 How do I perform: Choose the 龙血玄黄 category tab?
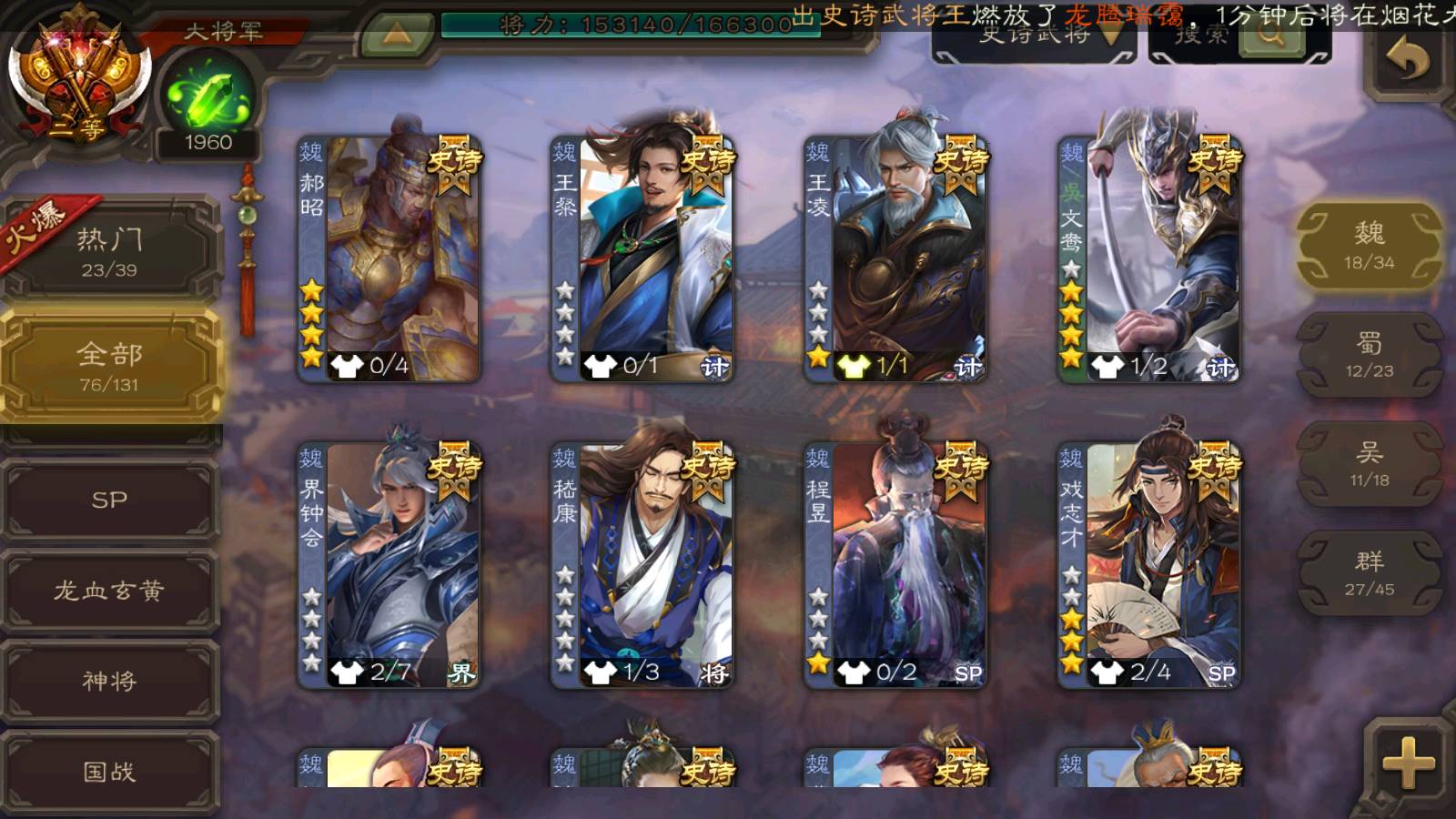pyautogui.click(x=109, y=591)
